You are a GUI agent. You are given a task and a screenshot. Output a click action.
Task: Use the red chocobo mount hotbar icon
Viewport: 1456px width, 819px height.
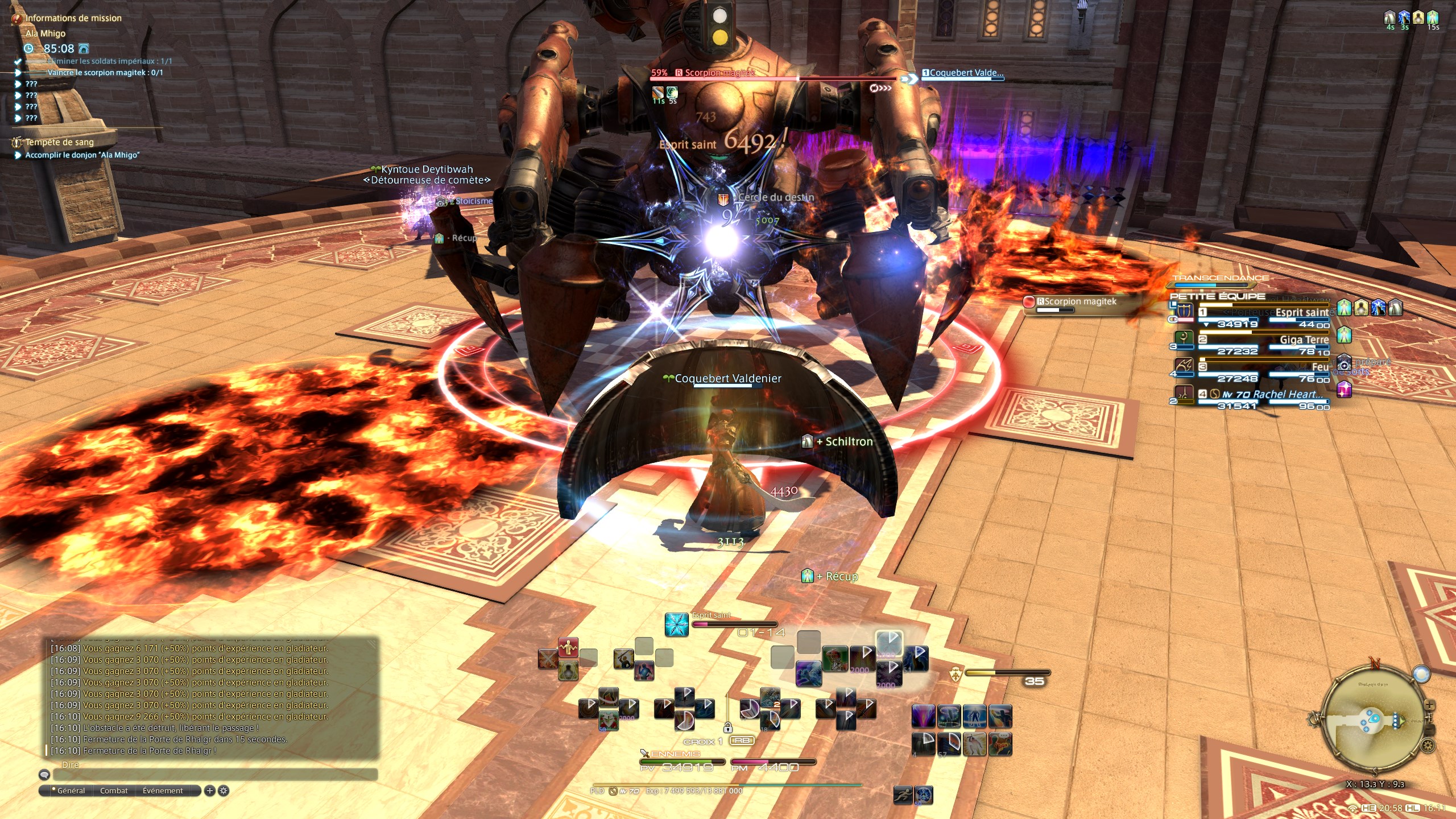835,659
